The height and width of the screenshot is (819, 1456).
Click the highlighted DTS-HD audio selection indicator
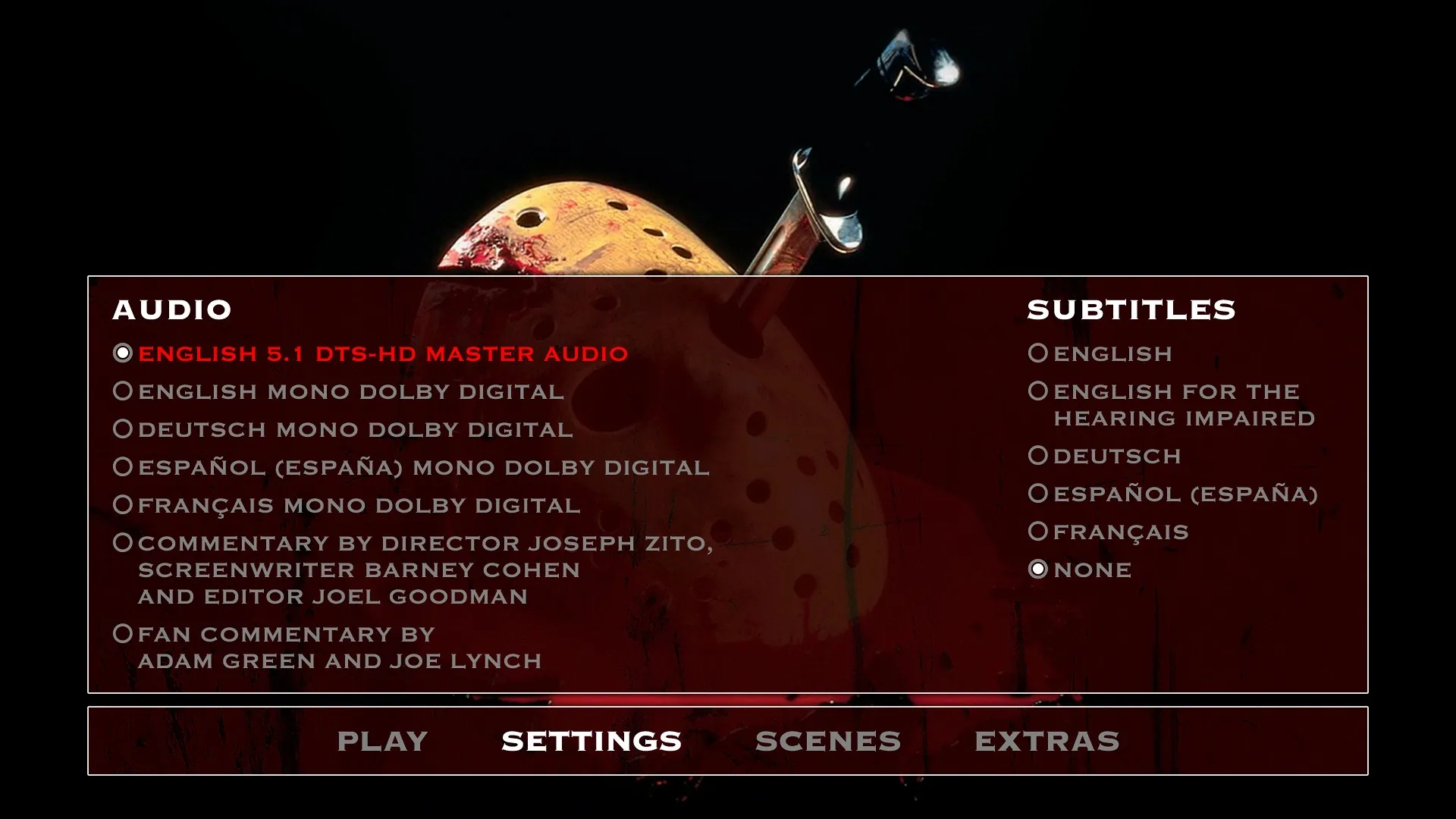122,353
